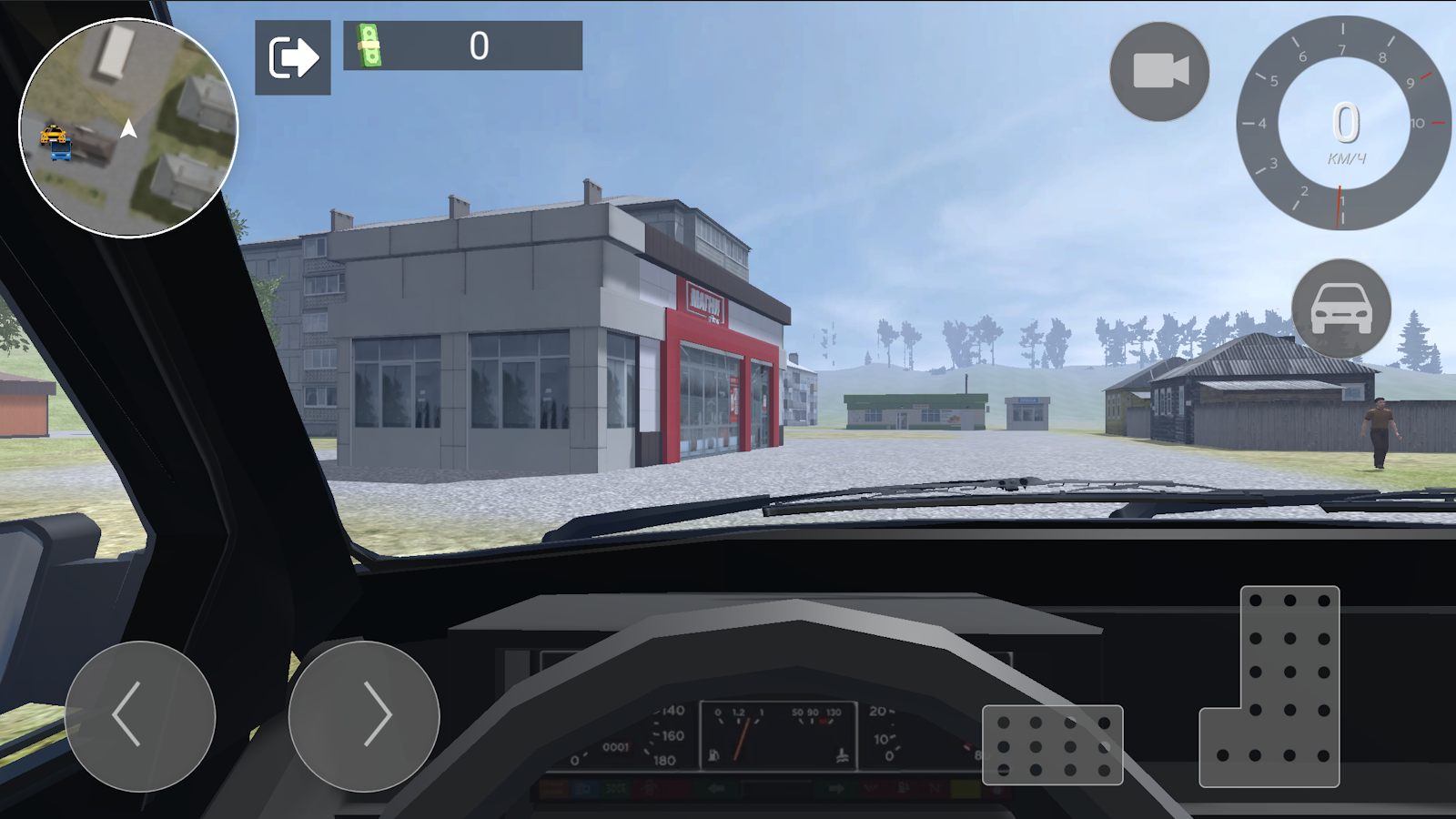Toggle the red hazard lights button
The height and width of the screenshot is (819, 1456).
[871, 788]
